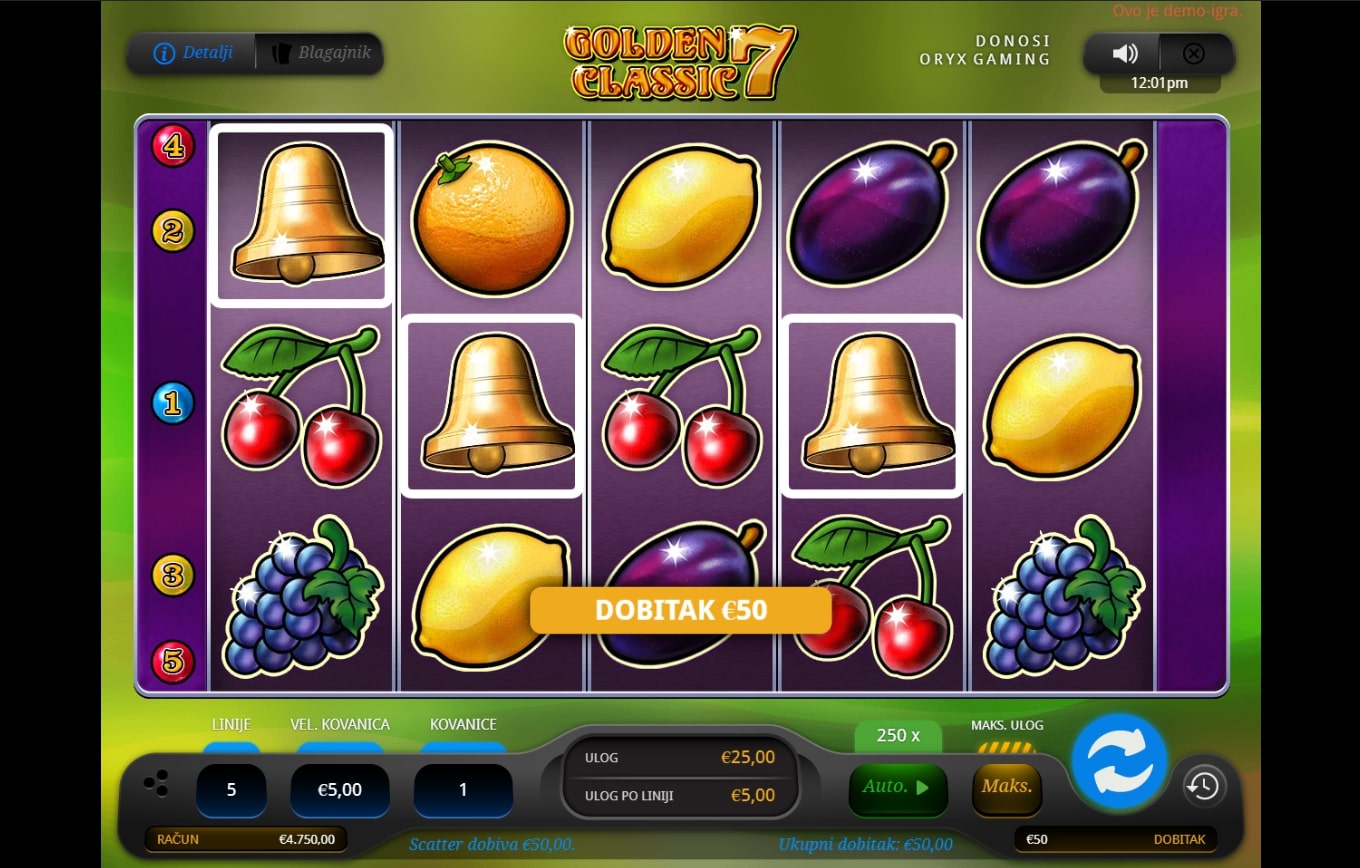Start autoplay with the Auto. button

(895, 787)
